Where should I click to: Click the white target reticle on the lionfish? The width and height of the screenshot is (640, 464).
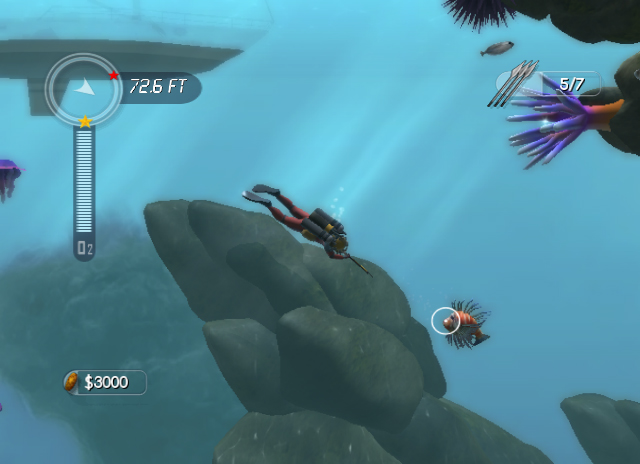445,321
